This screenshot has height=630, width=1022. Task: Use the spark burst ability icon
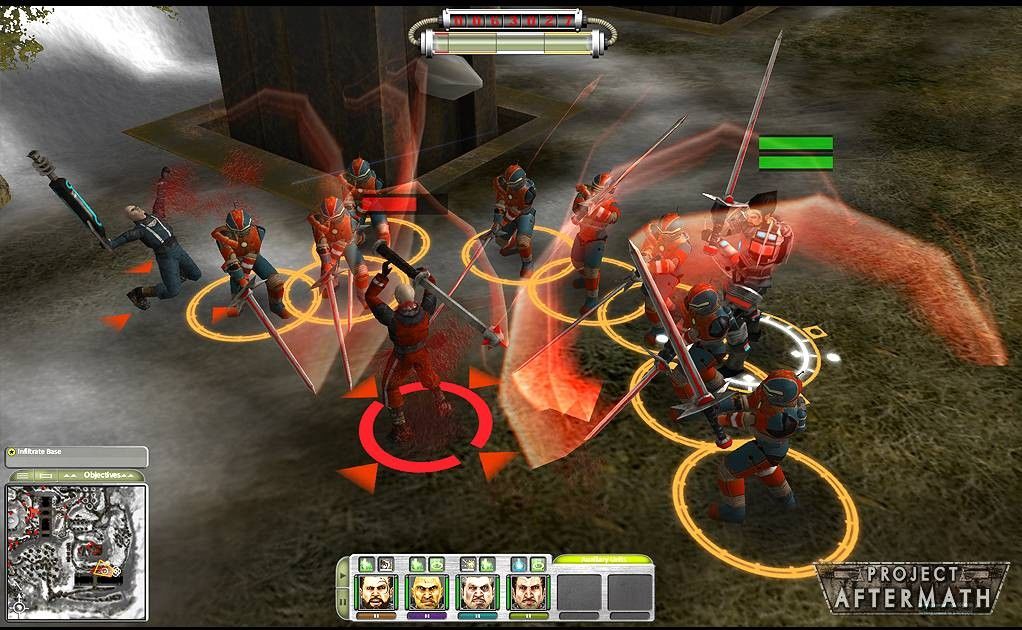click(467, 565)
